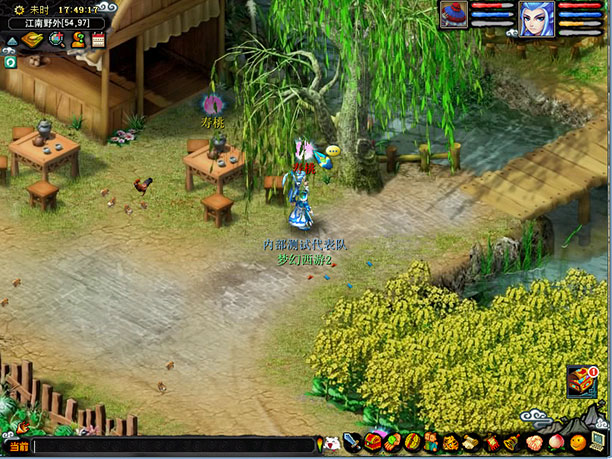612x459 pixels.
Task: Click the help figure with question mark
Action: (x=77, y=40)
